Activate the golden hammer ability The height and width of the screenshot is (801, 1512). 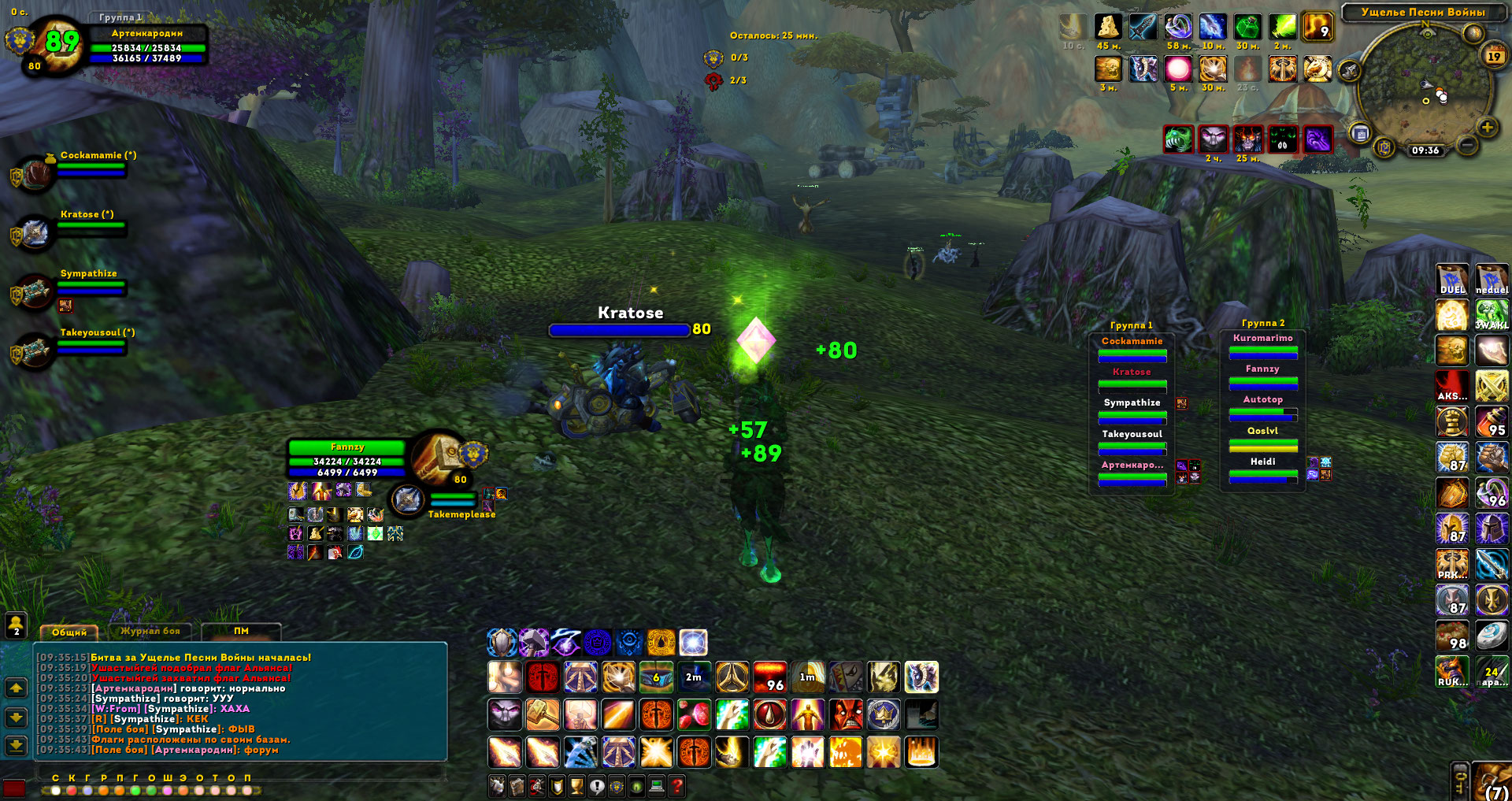coord(543,715)
